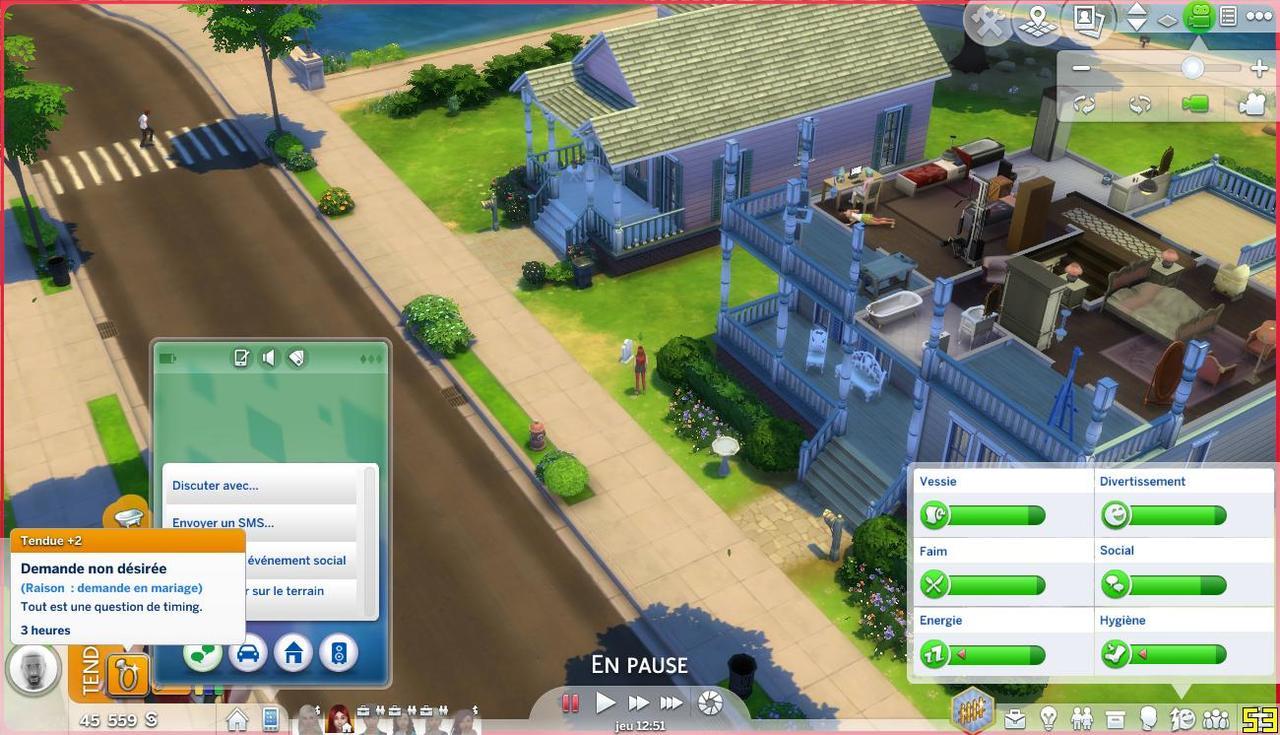This screenshot has height=735, width=1280.
Task: Open the career briefcase panel
Action: click(1015, 718)
